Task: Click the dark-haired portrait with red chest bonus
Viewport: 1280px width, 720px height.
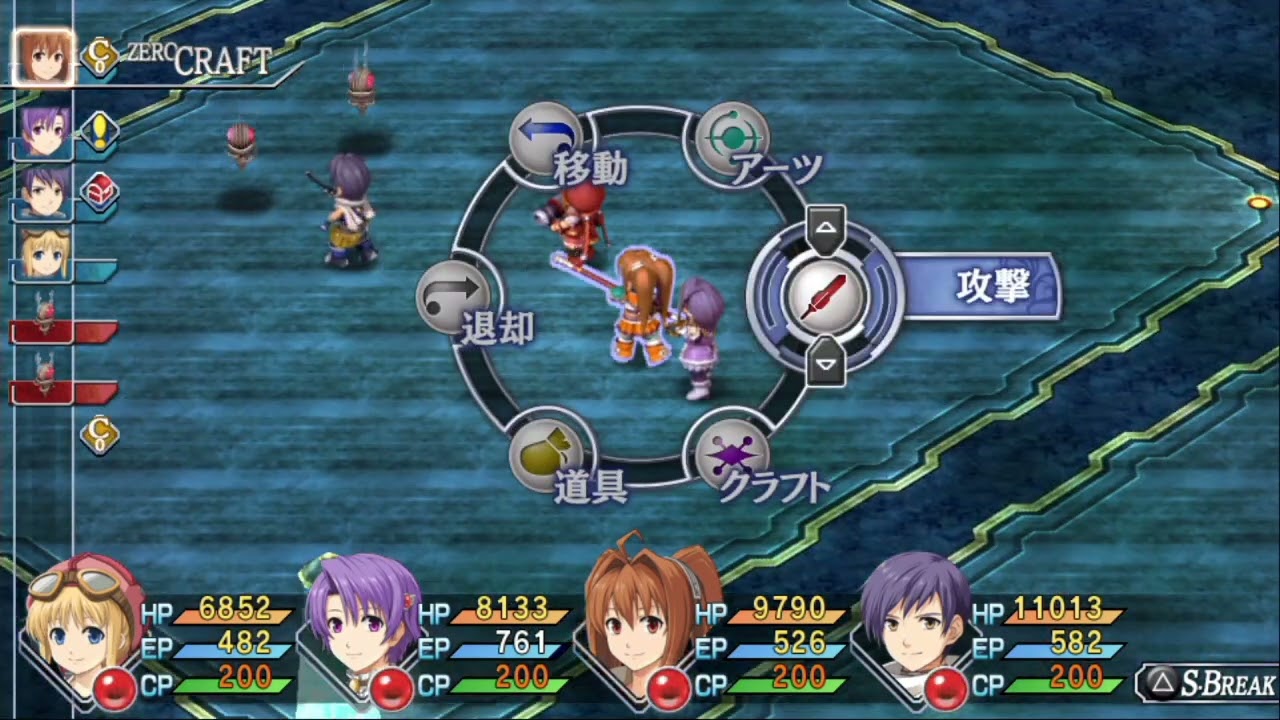Action: (x=45, y=191)
